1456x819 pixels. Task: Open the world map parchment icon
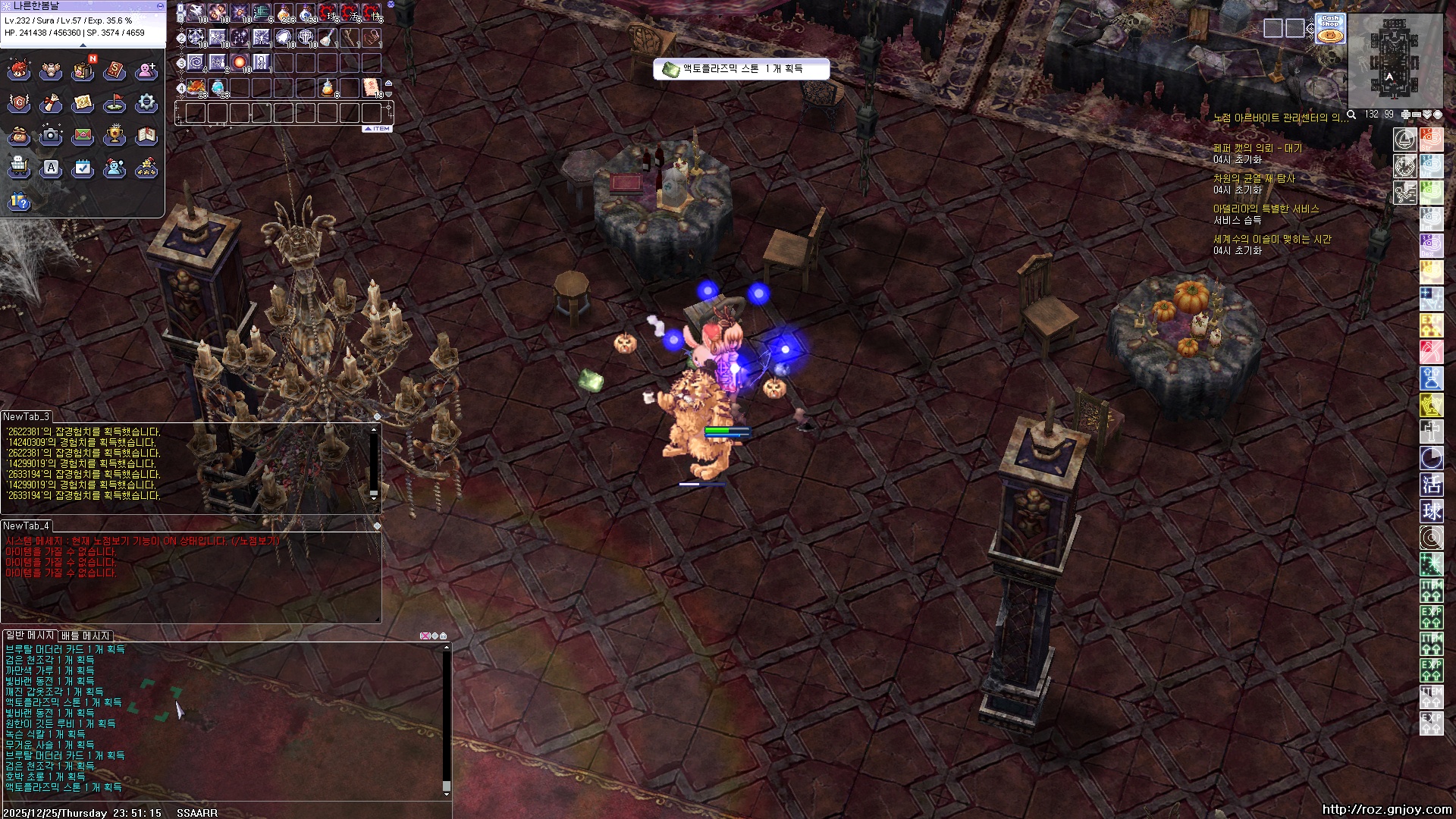click(x=83, y=102)
